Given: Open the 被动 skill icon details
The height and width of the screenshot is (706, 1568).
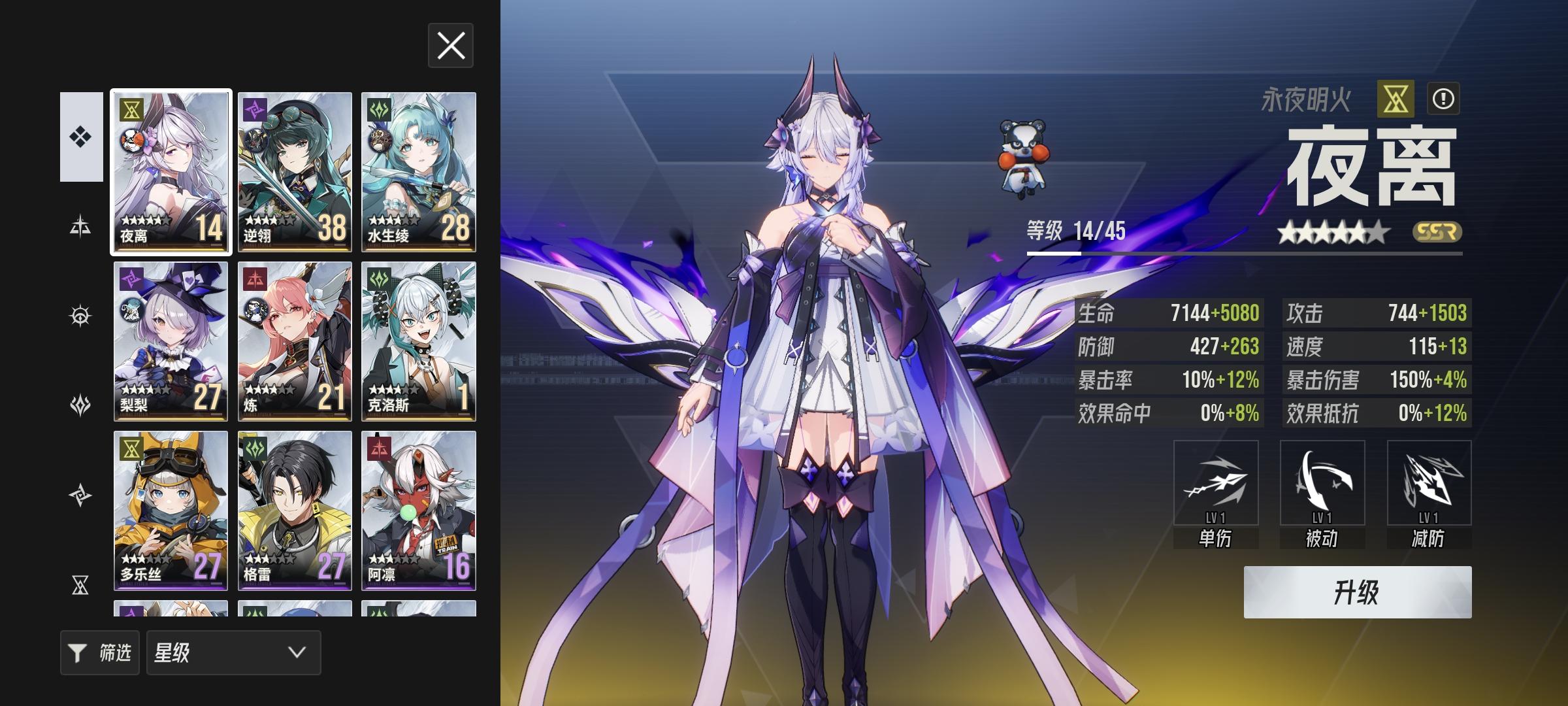Looking at the screenshot, I should point(1322,484).
